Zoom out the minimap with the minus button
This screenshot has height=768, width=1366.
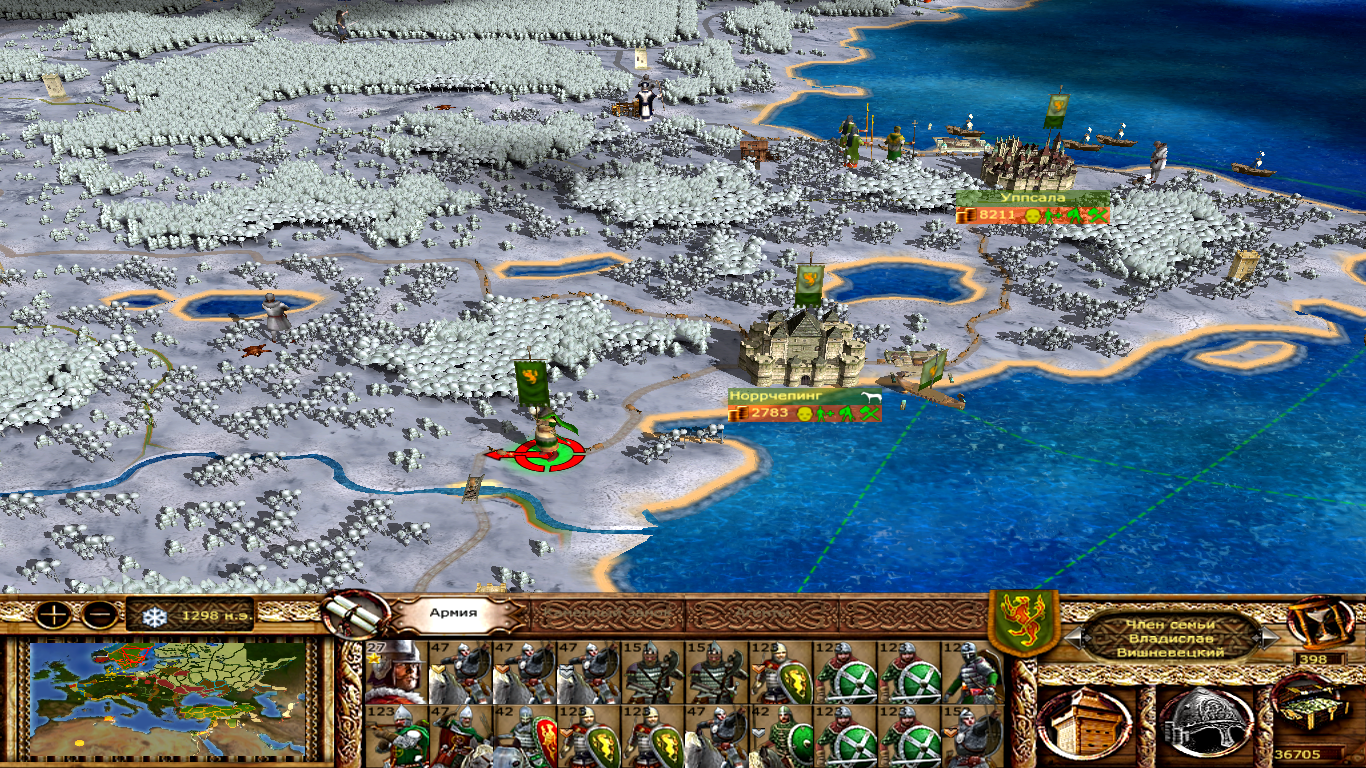(98, 615)
